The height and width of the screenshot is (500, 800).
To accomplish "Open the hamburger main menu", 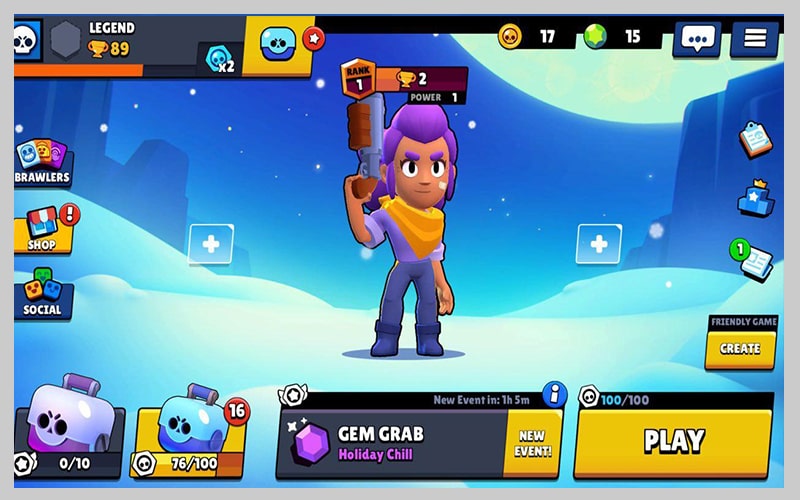I will (x=754, y=39).
